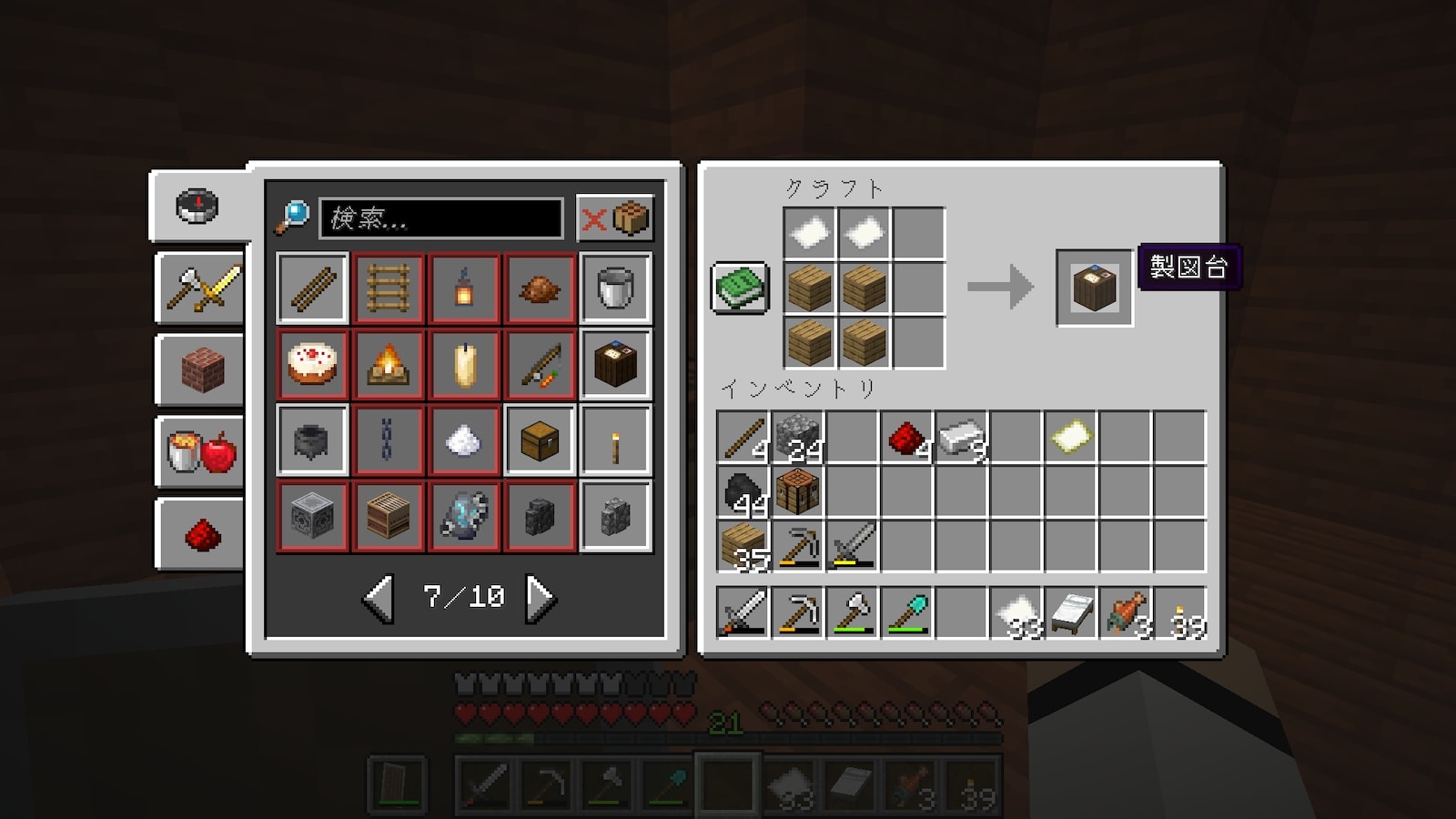The height and width of the screenshot is (819, 1456).
Task: Switch to the redstone dust tab
Action: click(x=200, y=534)
